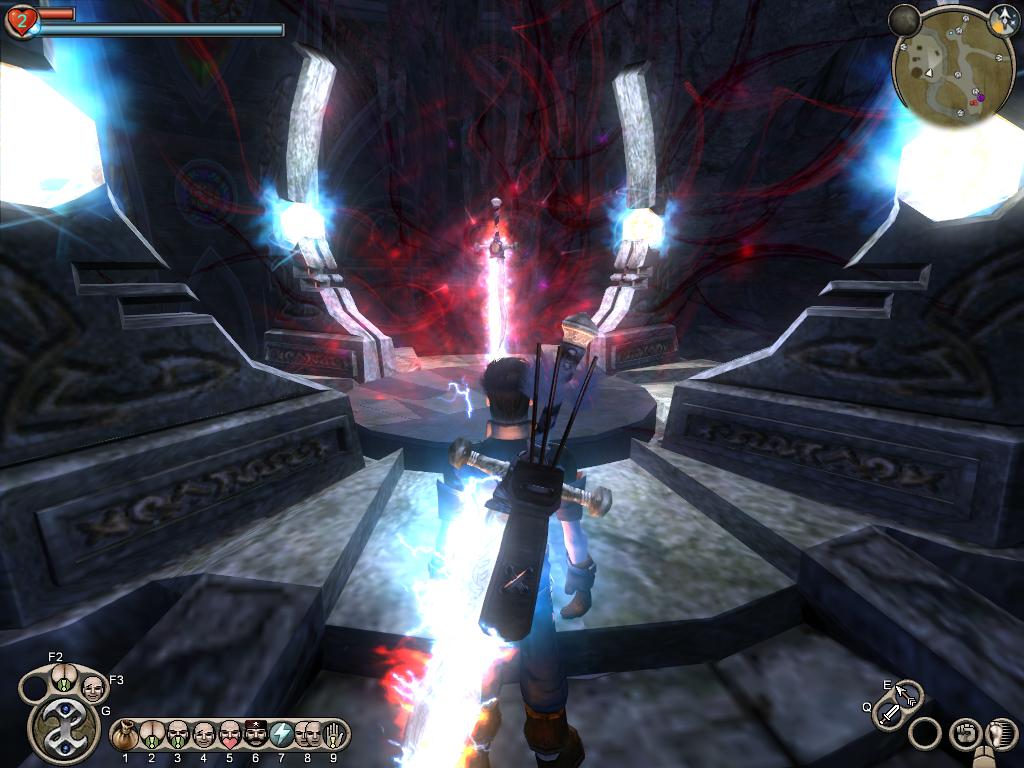This screenshot has width=1024, height=768.
Task: Equip the sword melee weapon
Action: pos(888,714)
